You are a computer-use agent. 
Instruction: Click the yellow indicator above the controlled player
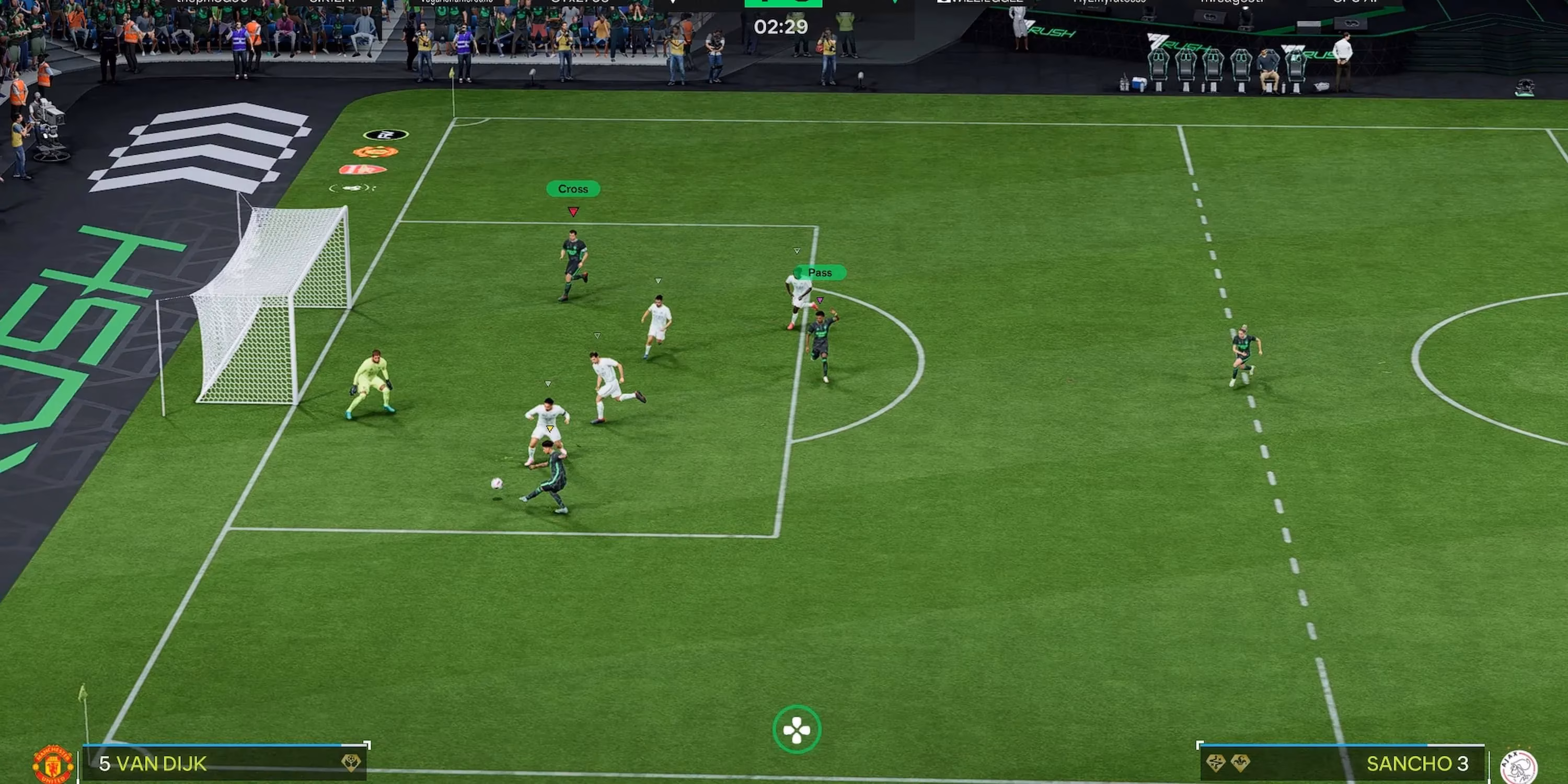point(550,428)
